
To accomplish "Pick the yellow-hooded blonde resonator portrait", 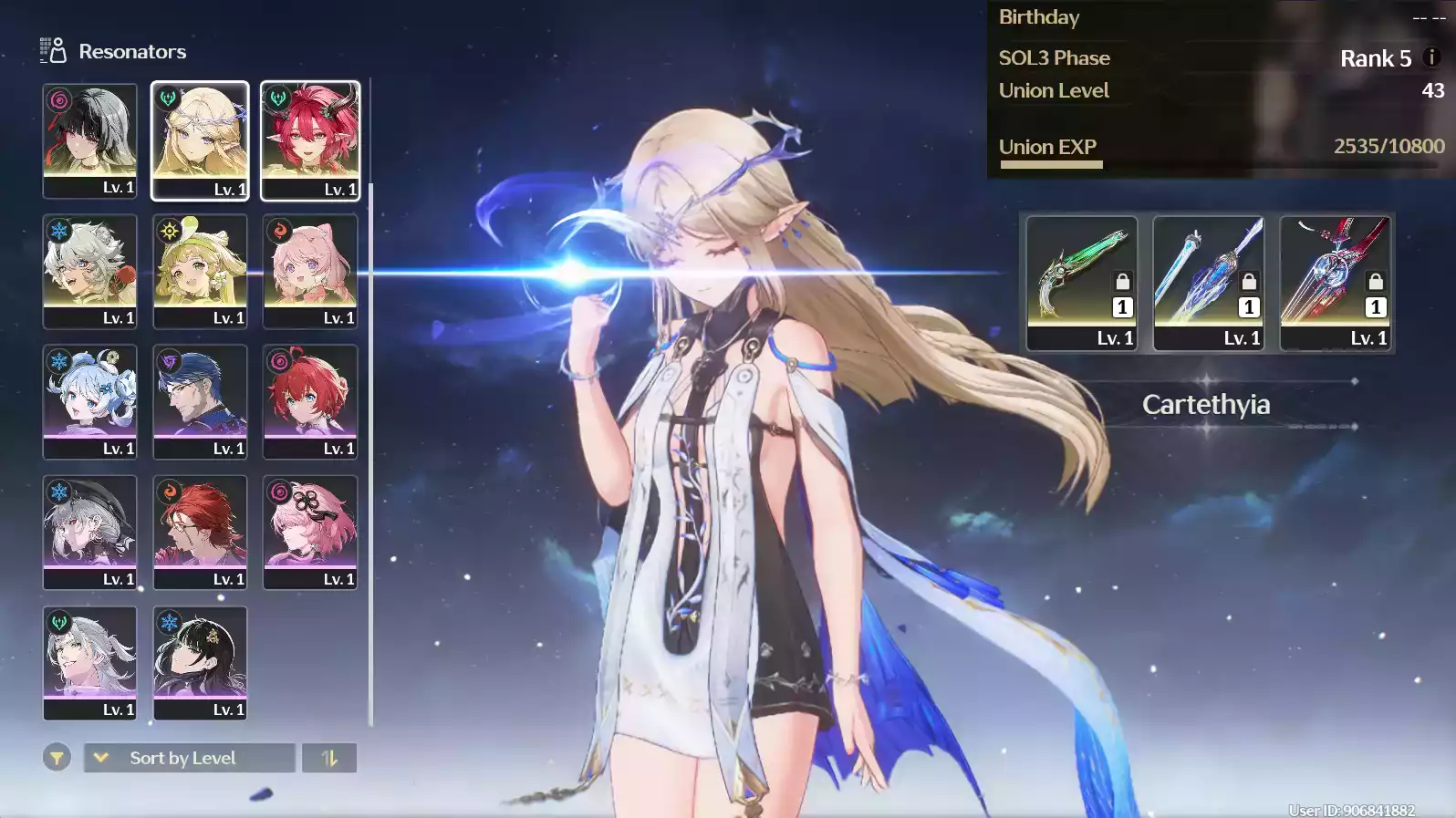I will tap(200, 271).
